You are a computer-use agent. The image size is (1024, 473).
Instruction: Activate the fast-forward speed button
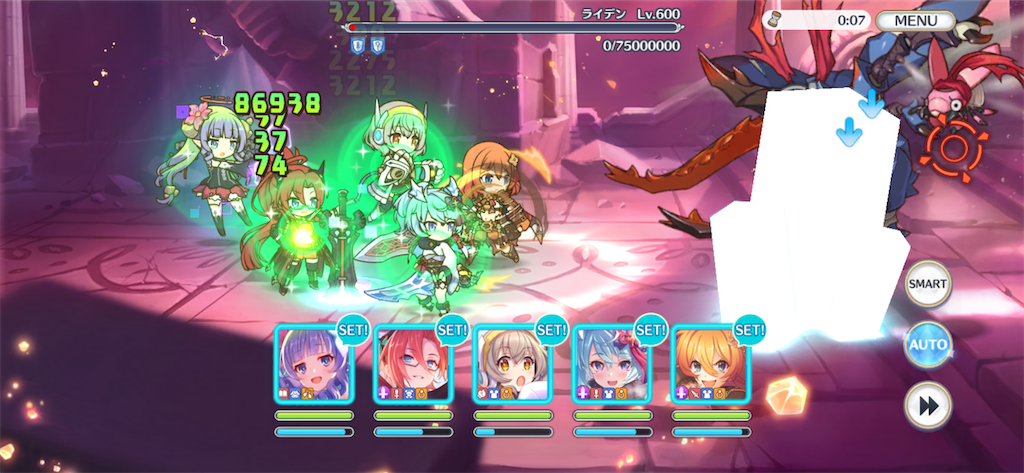coord(927,406)
